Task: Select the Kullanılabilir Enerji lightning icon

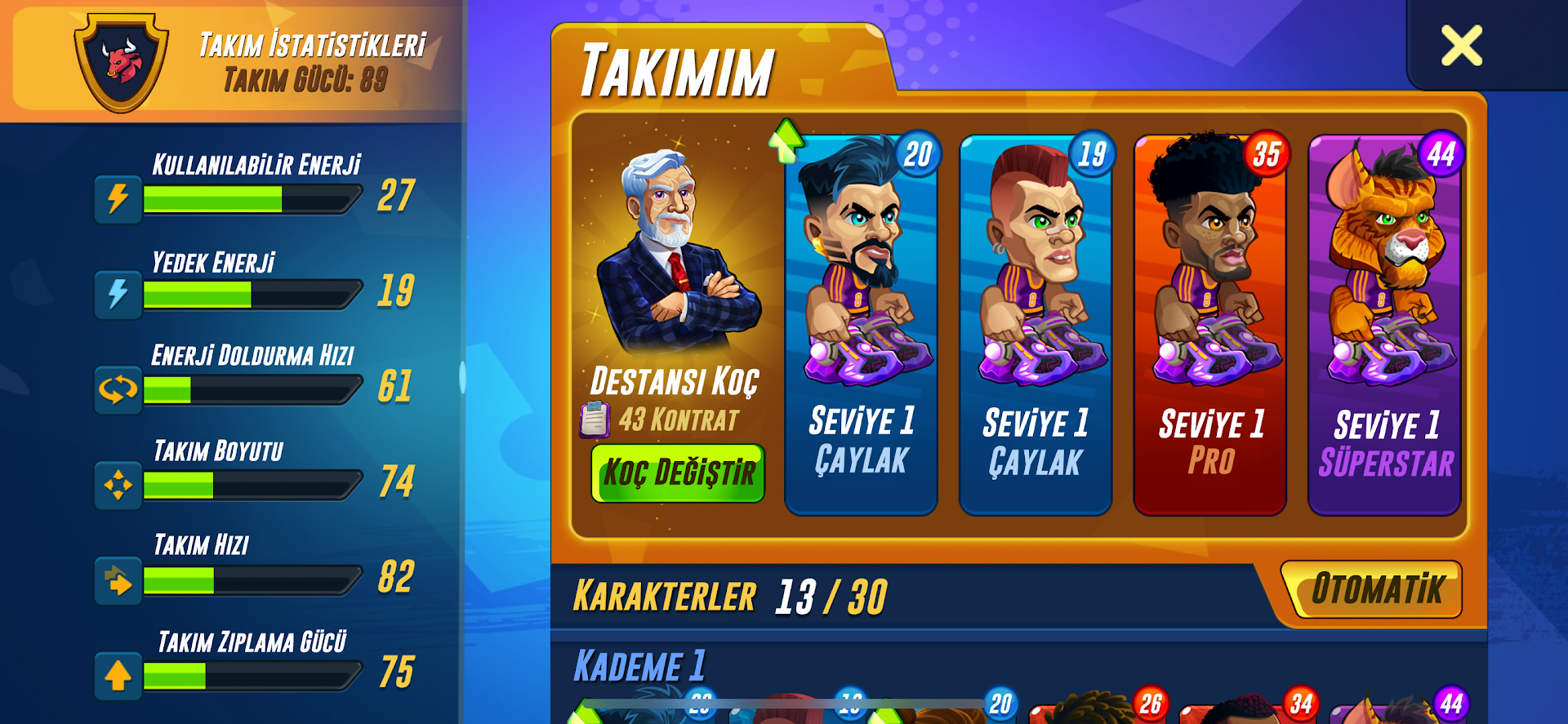Action: coord(117,198)
